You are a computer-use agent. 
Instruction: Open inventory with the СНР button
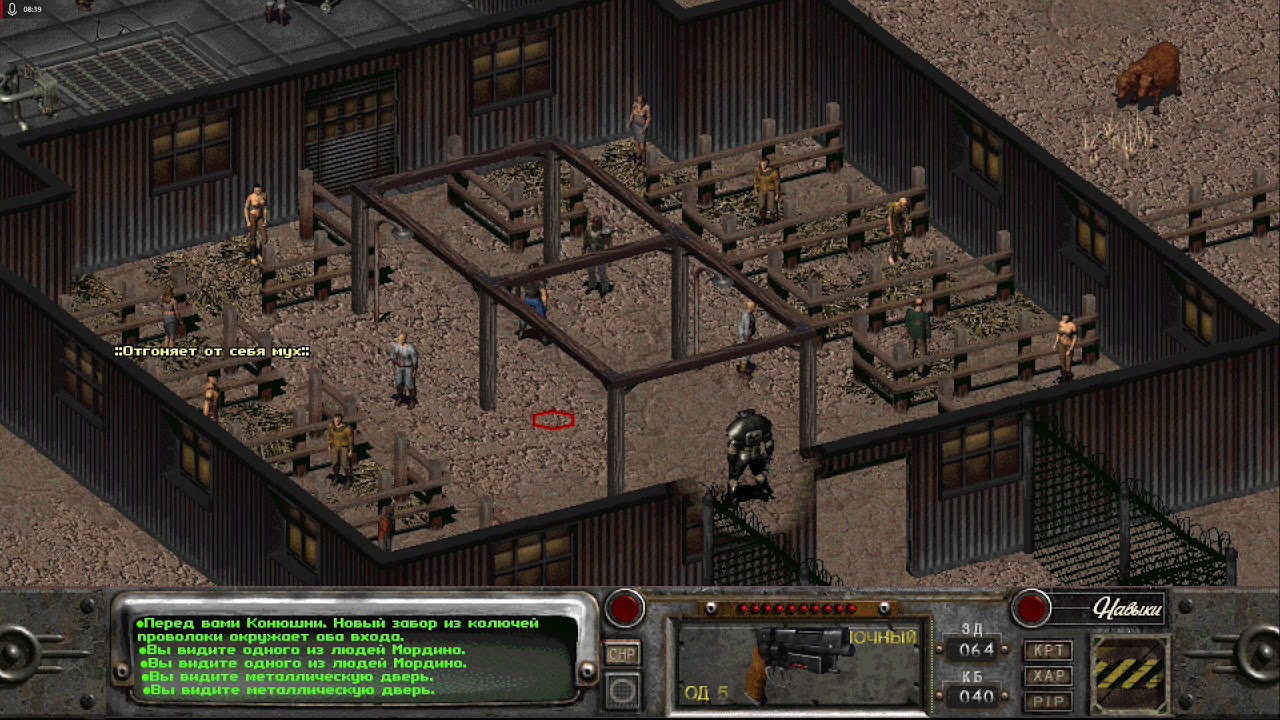coord(623,654)
